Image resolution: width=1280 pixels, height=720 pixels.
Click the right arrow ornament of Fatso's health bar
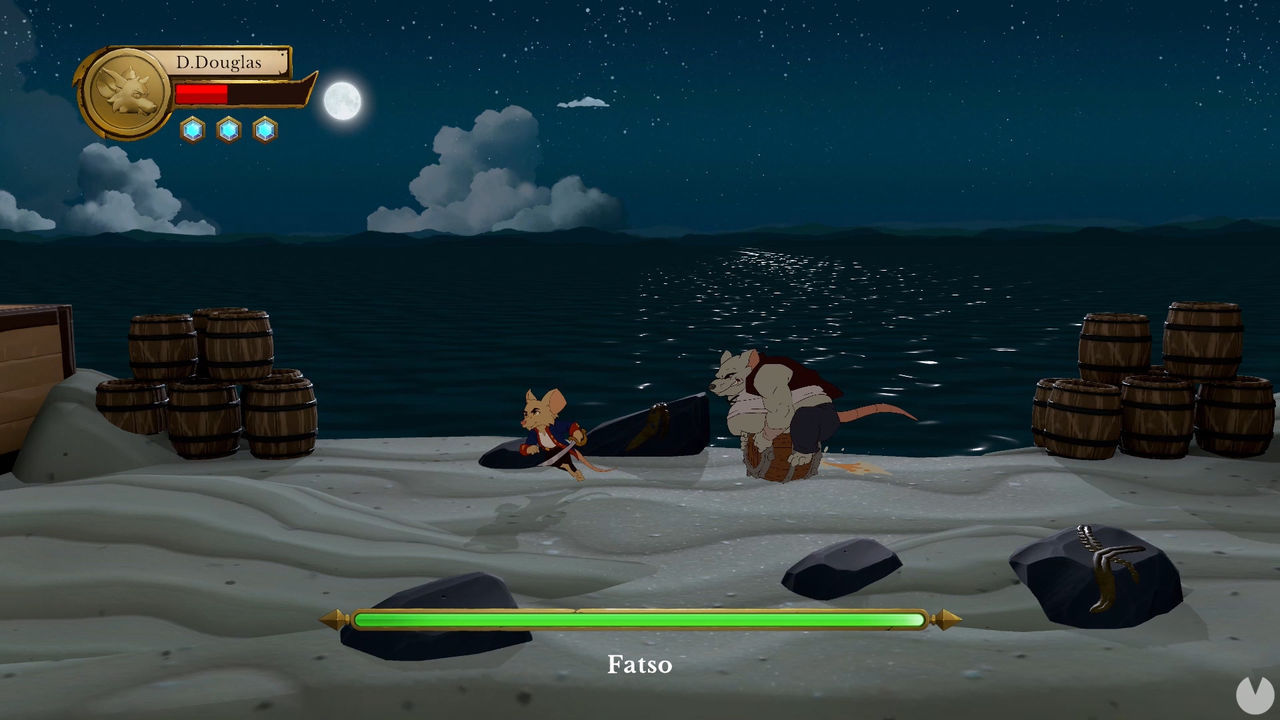click(x=946, y=621)
